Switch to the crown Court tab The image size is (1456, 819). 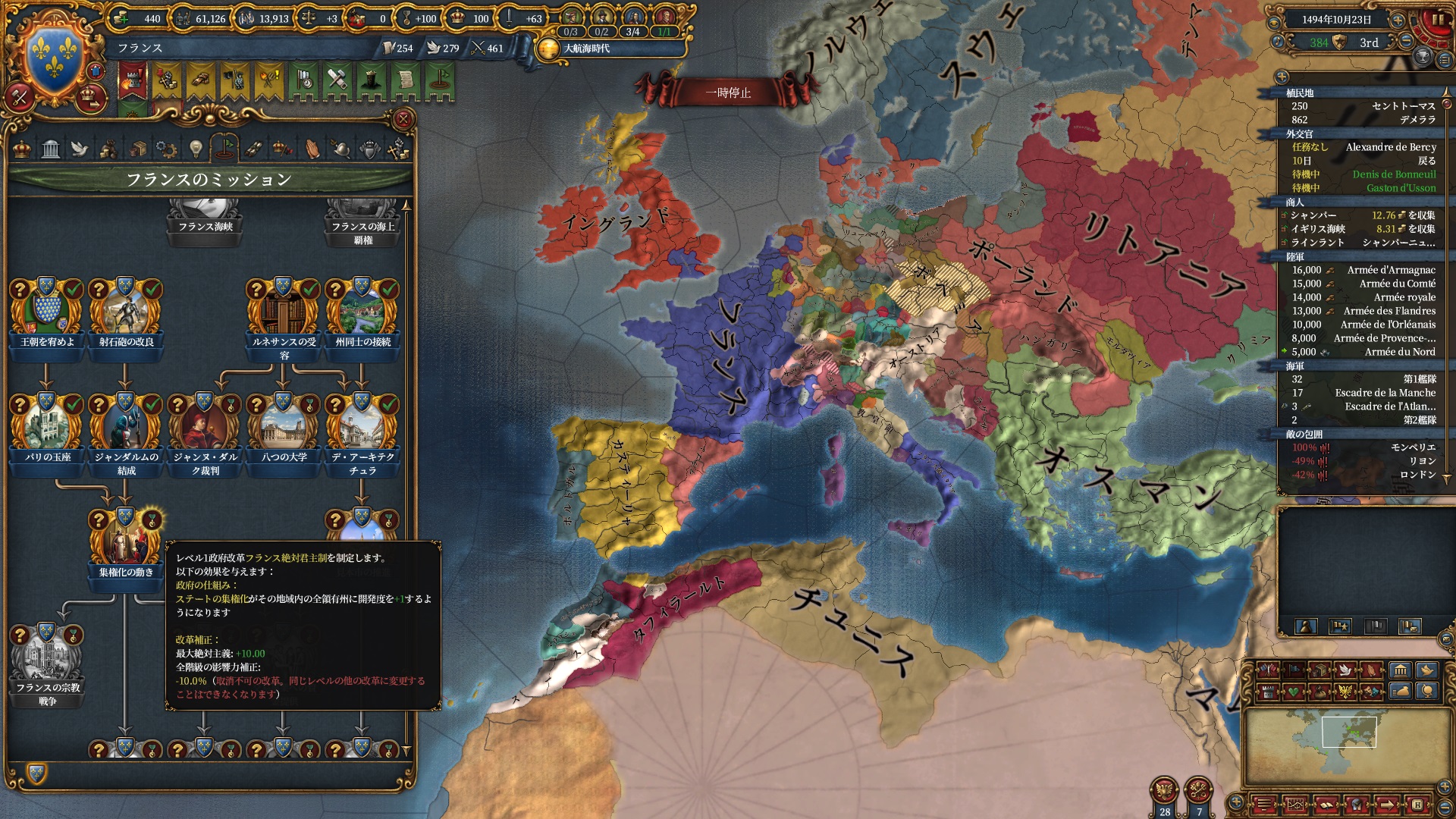pyautogui.click(x=23, y=149)
